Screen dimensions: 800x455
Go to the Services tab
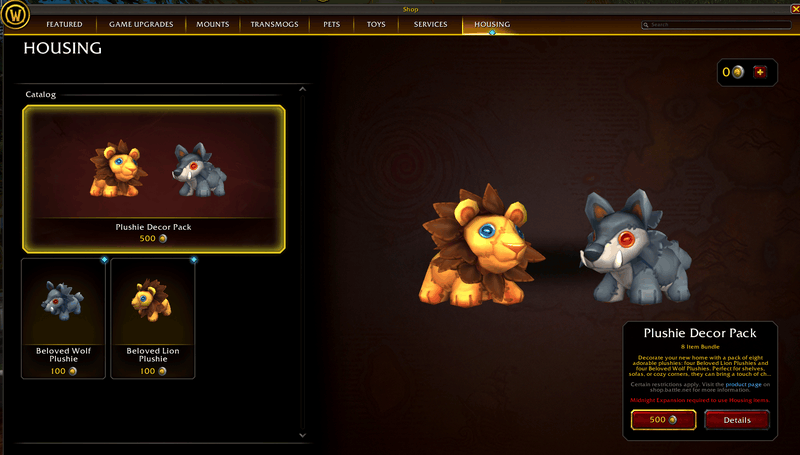pyautogui.click(x=430, y=24)
